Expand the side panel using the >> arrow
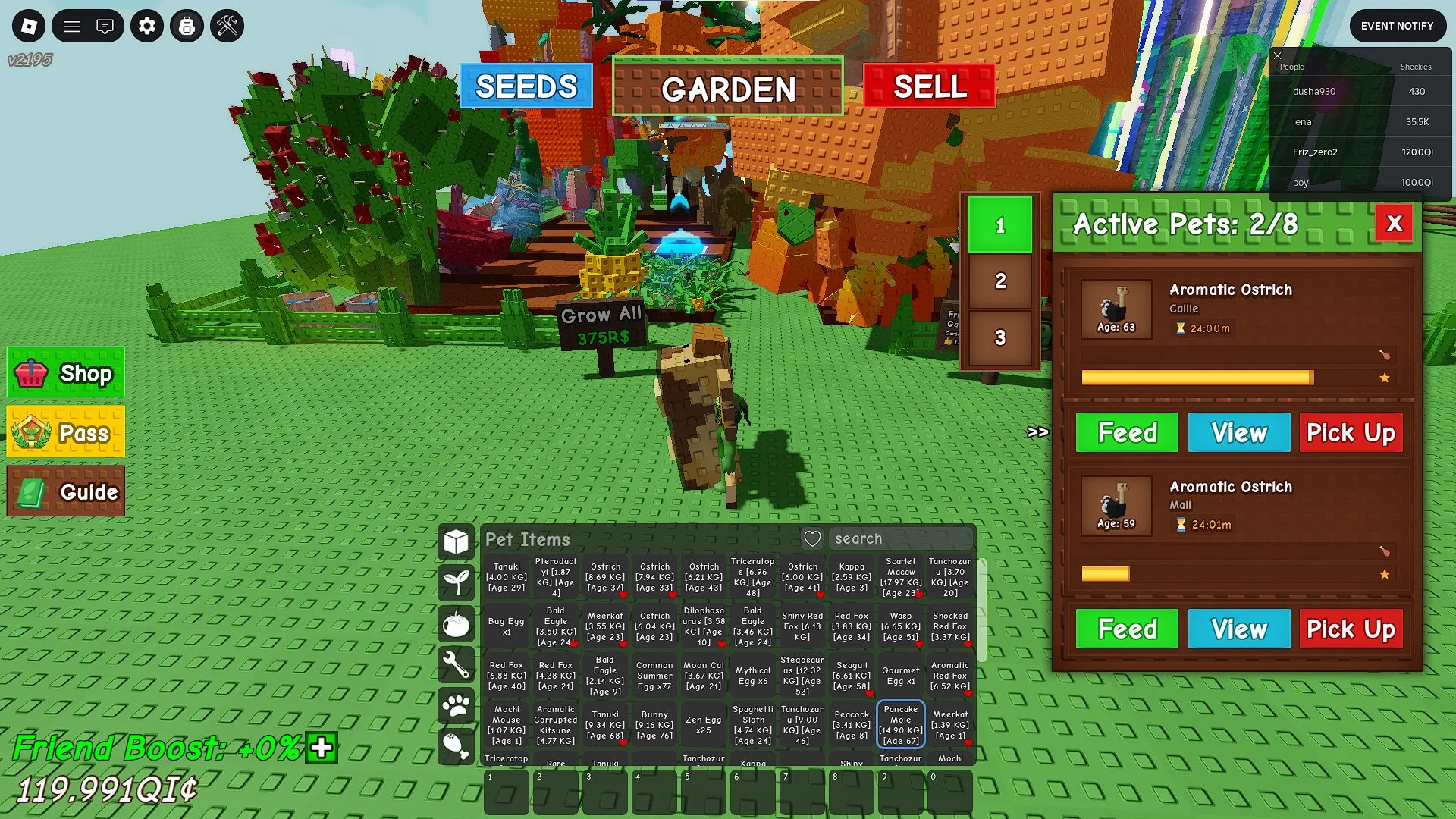This screenshot has width=1456, height=819. click(1037, 431)
